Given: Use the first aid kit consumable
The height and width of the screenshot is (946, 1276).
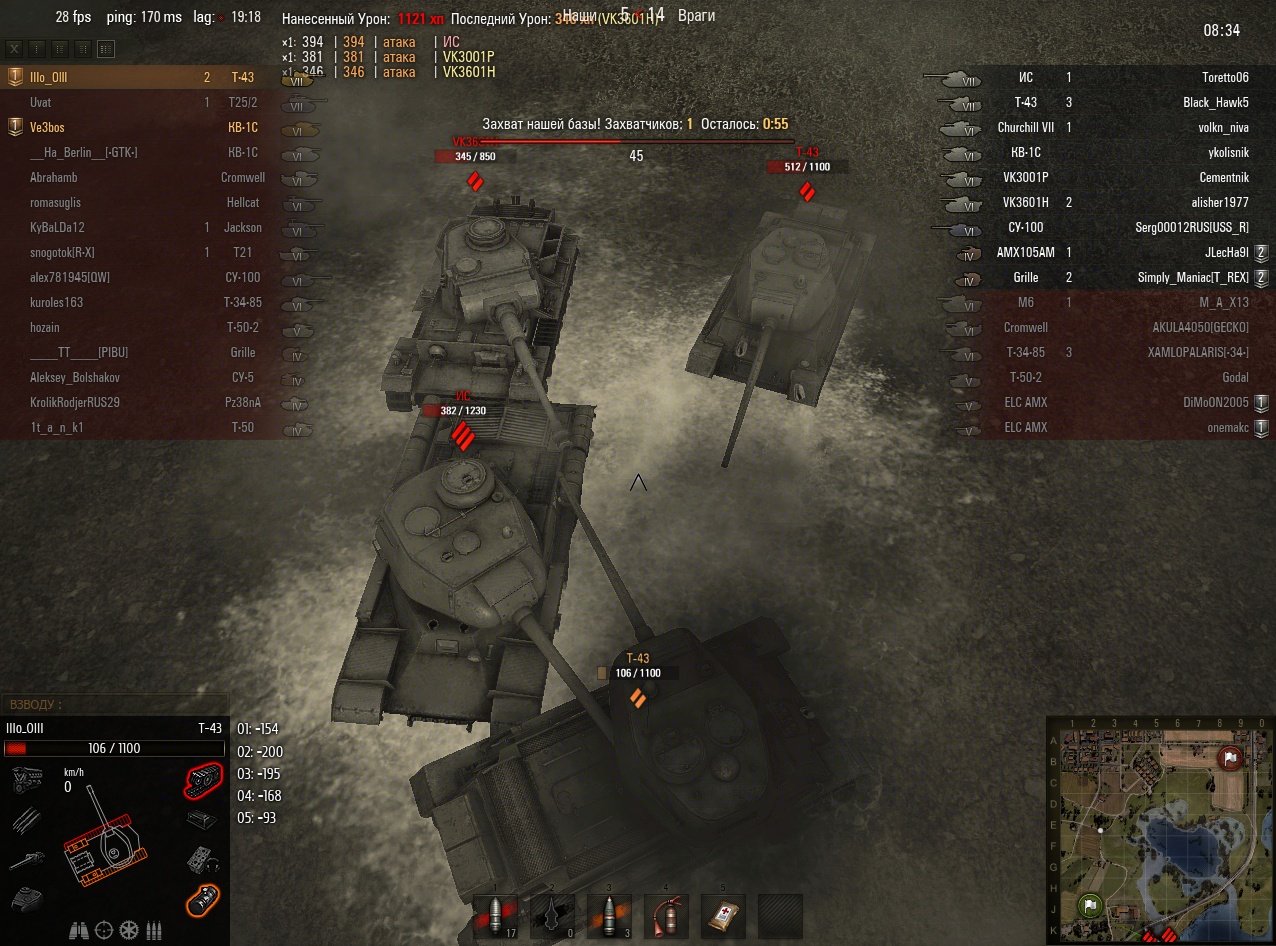Looking at the screenshot, I should tap(722, 914).
